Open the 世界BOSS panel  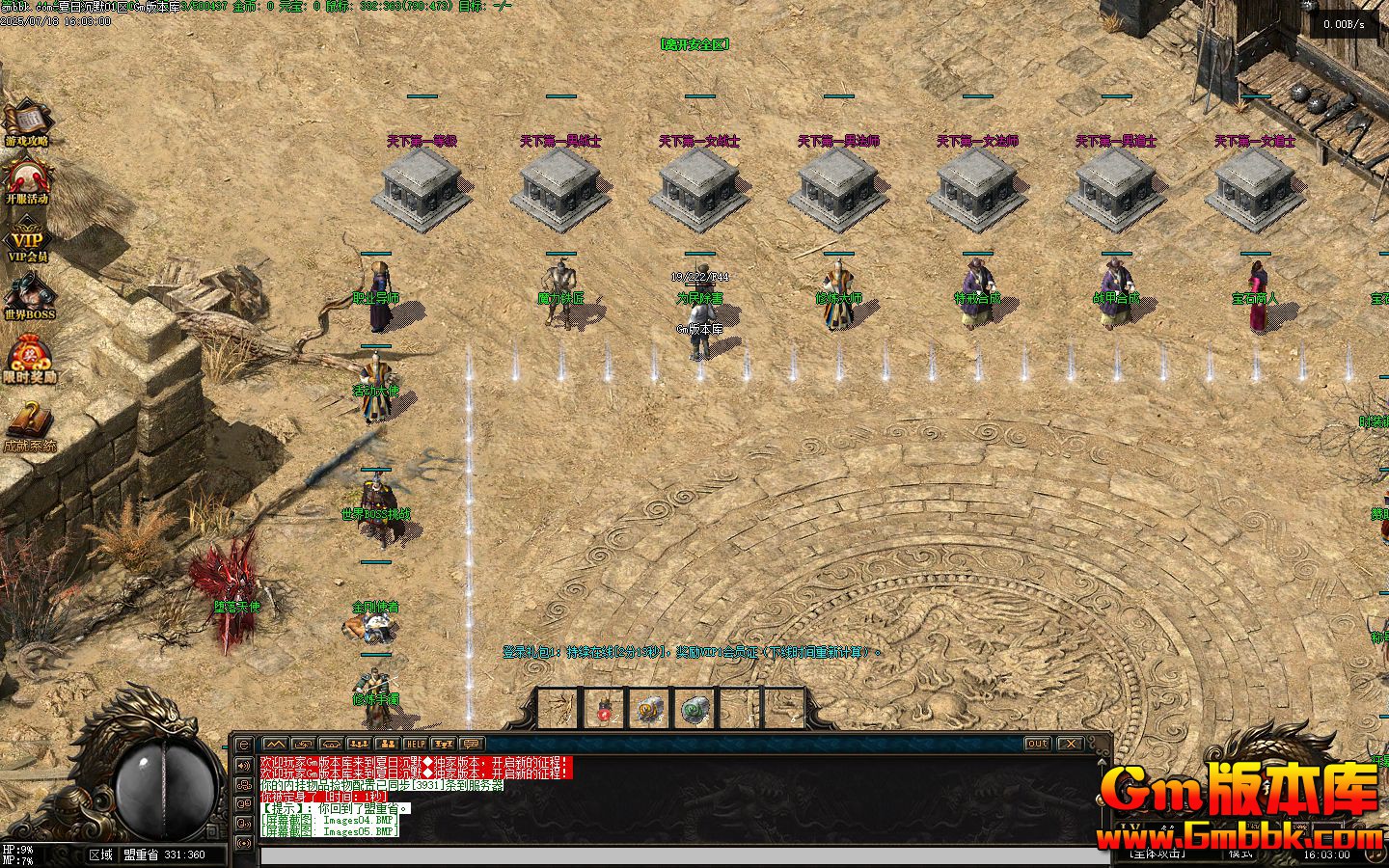[29, 295]
